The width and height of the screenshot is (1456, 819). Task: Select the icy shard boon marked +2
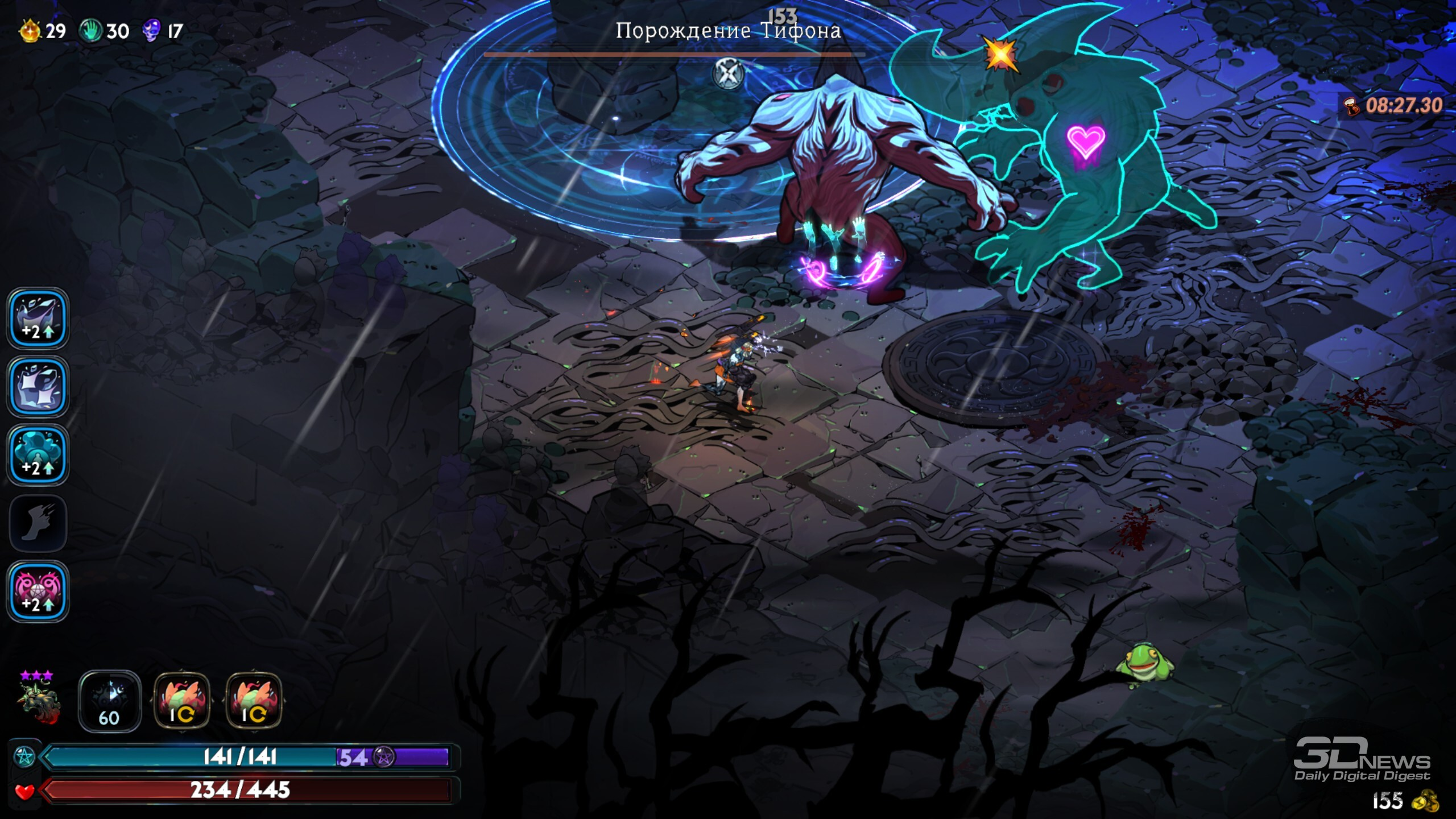click(38, 318)
